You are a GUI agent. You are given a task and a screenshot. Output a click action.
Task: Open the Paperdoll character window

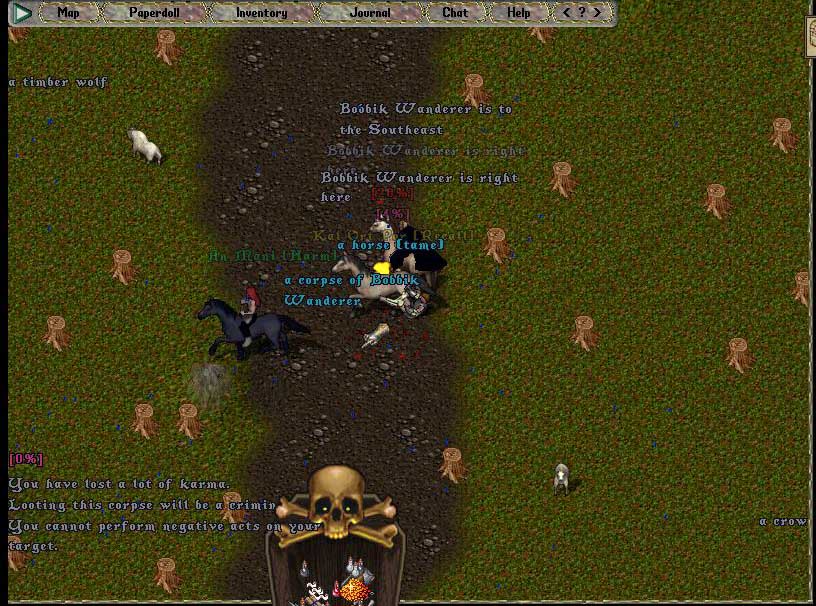pos(153,13)
